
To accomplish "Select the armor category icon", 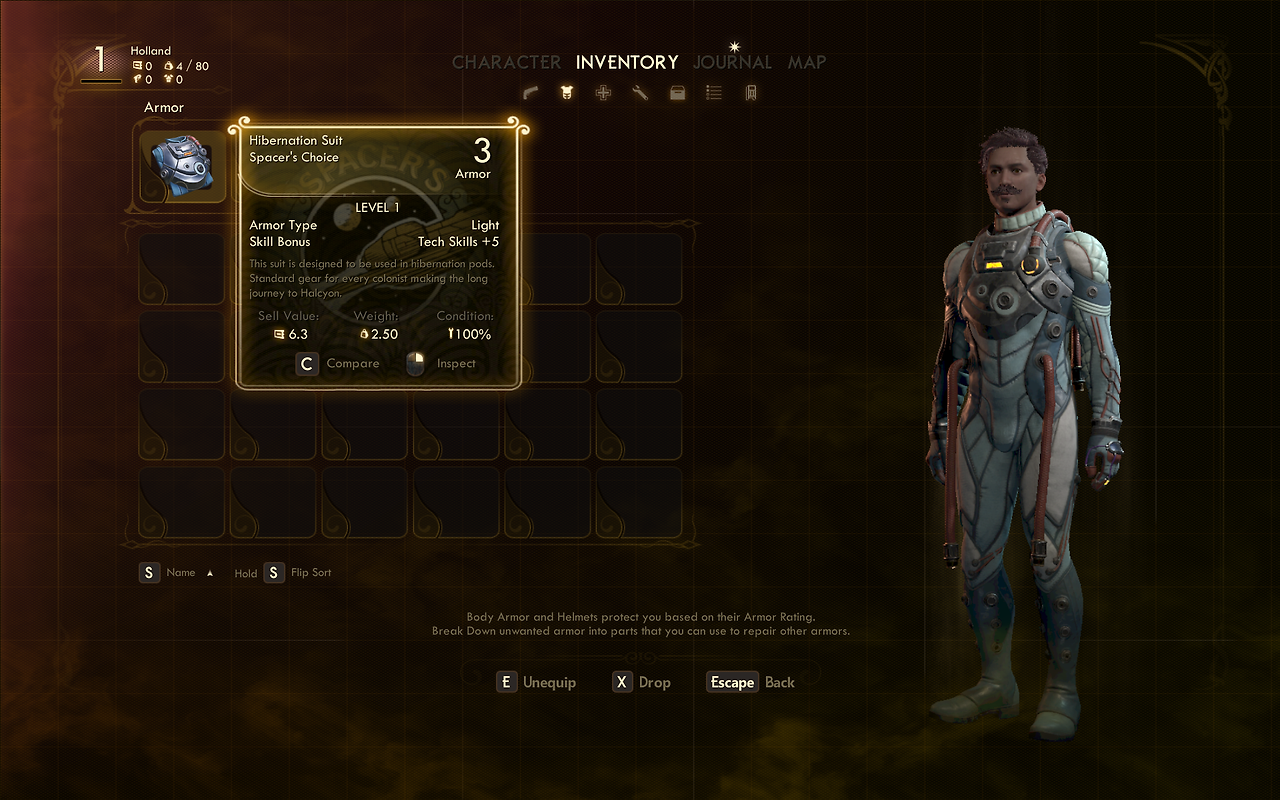I will tap(567, 93).
